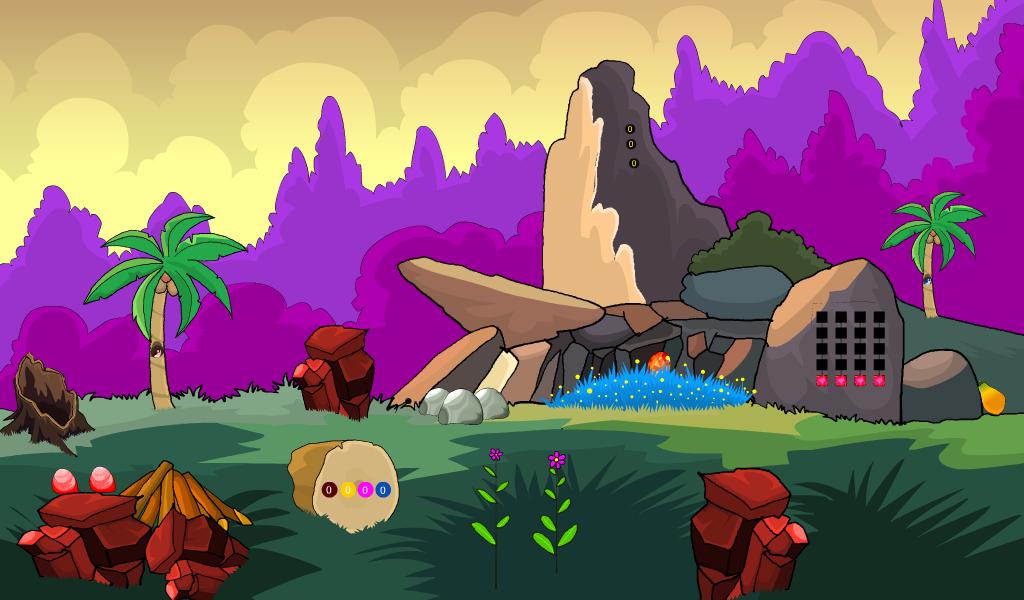Viewport: 1024px width, 600px height.
Task: Click the top digit of the rock code
Action: click(x=630, y=129)
